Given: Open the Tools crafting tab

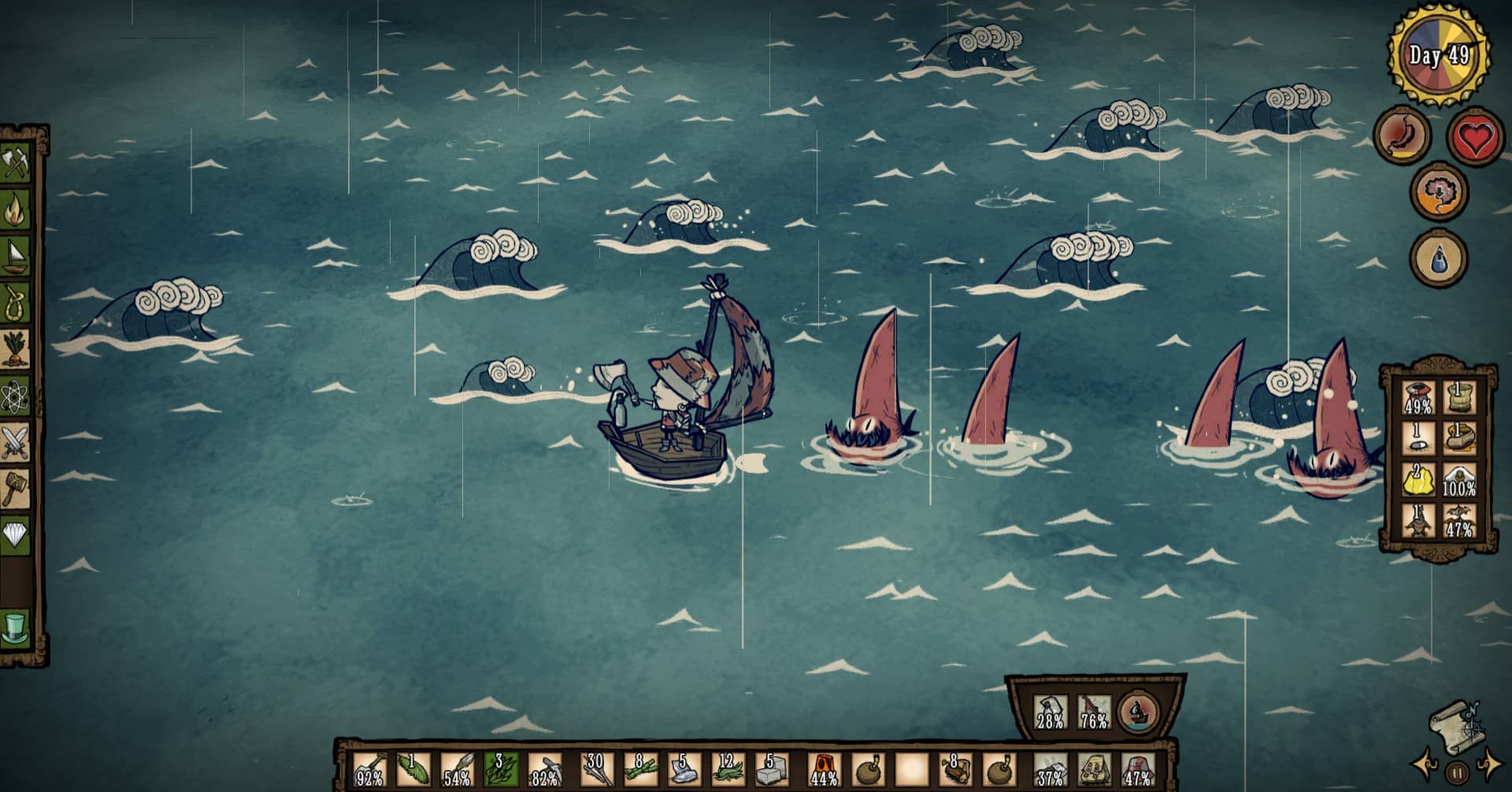Looking at the screenshot, I should (x=15, y=164).
